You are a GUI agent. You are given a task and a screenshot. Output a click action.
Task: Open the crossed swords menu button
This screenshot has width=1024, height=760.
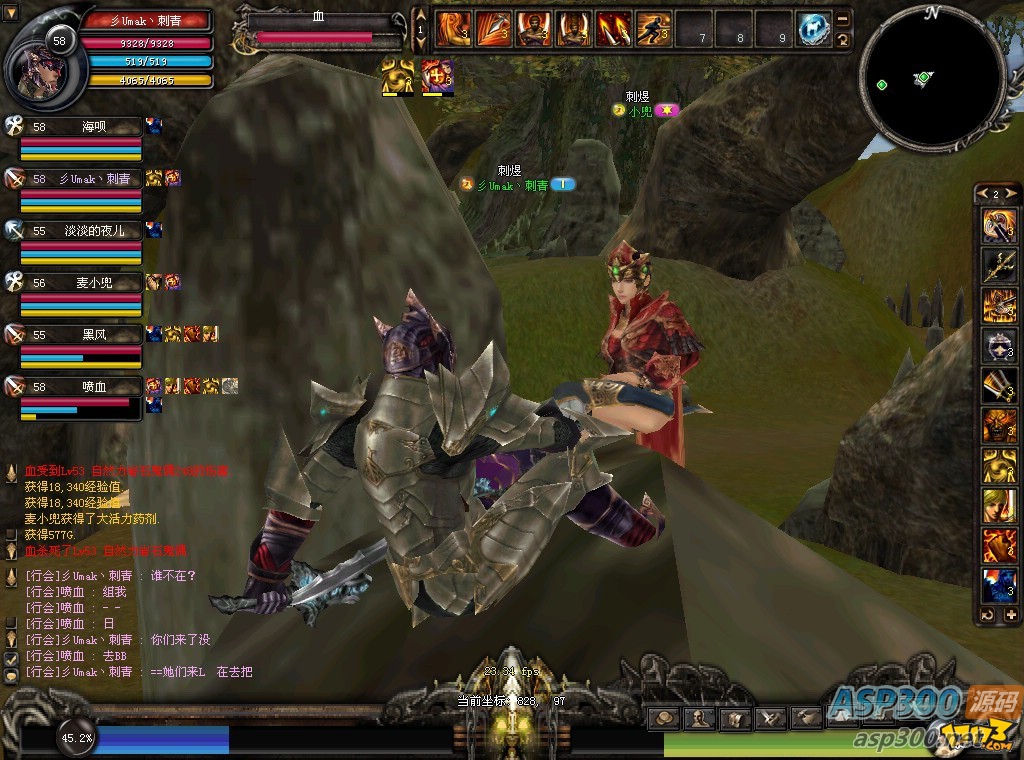pos(771,718)
